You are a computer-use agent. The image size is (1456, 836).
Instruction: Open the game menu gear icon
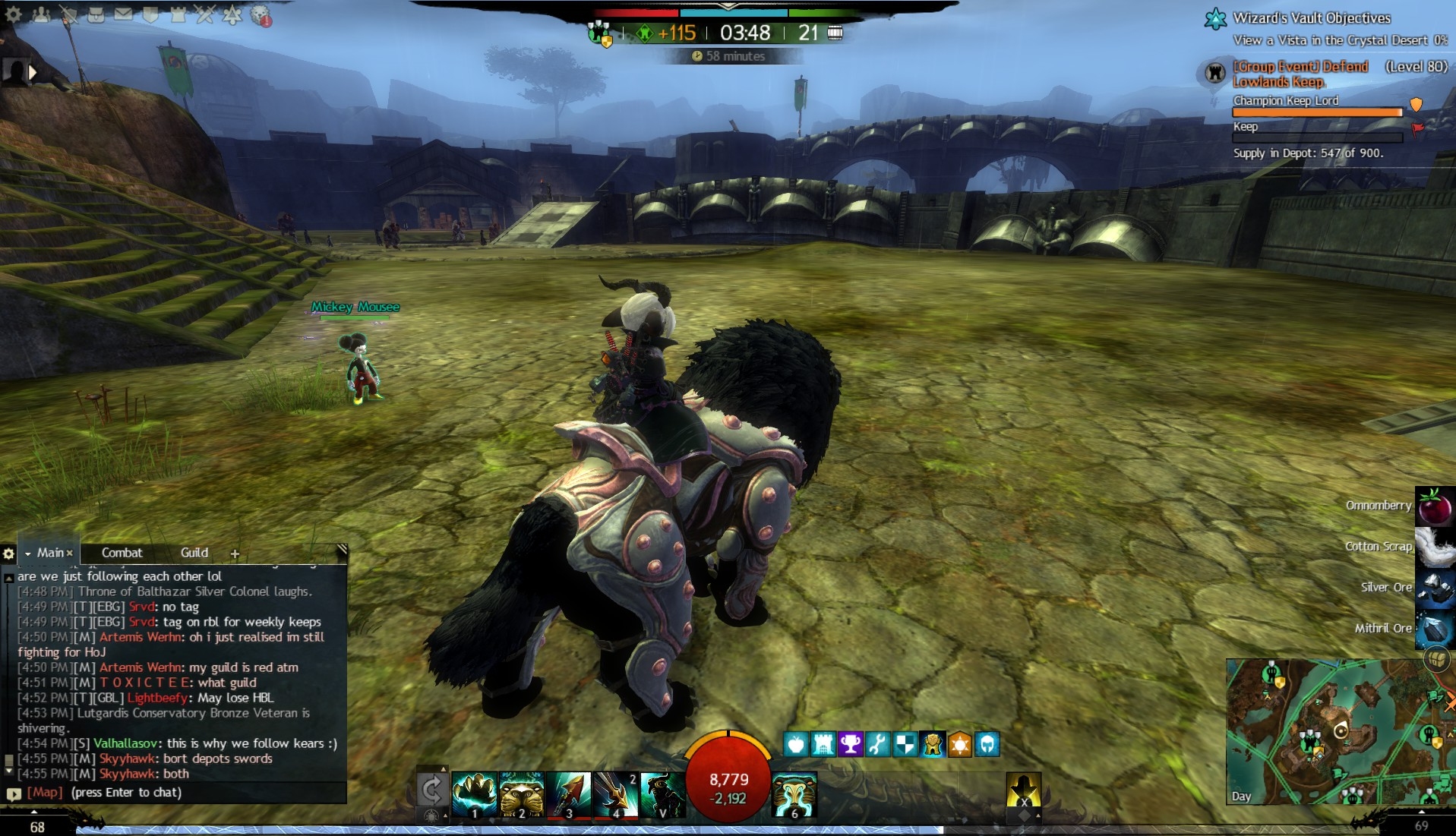(x=12, y=14)
